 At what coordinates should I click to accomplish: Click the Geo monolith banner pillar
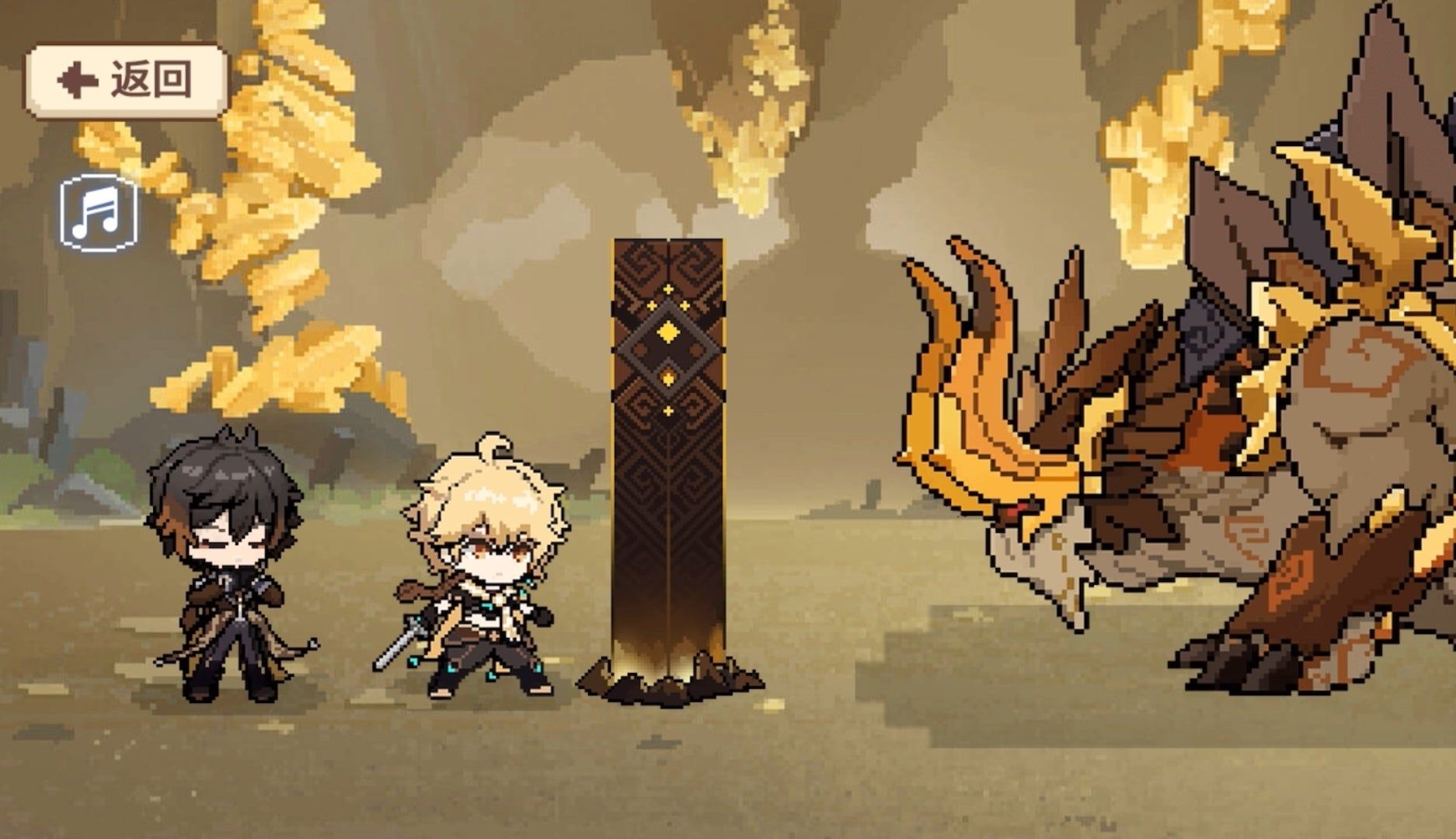tap(668, 466)
